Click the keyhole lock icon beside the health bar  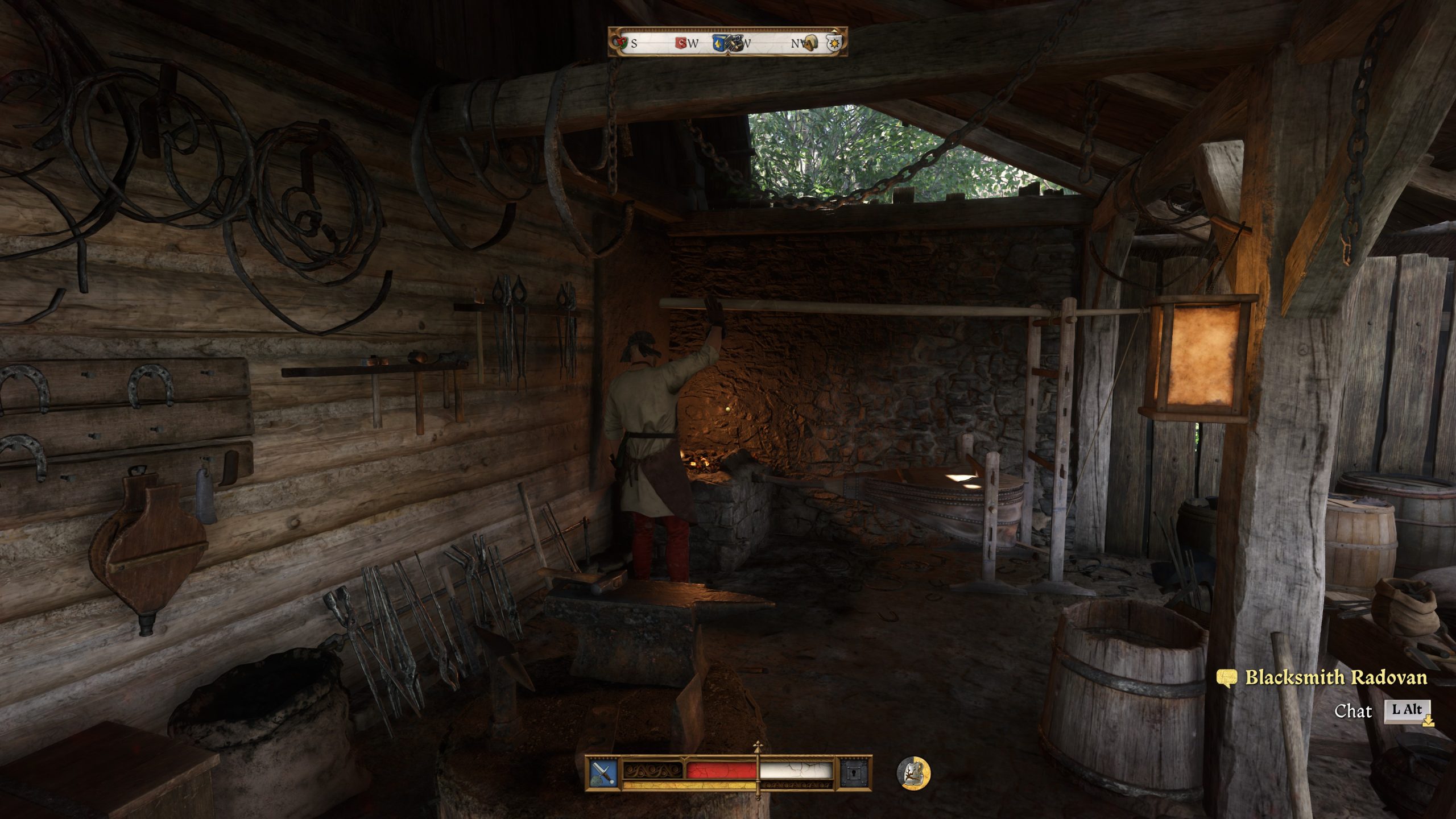point(855,772)
